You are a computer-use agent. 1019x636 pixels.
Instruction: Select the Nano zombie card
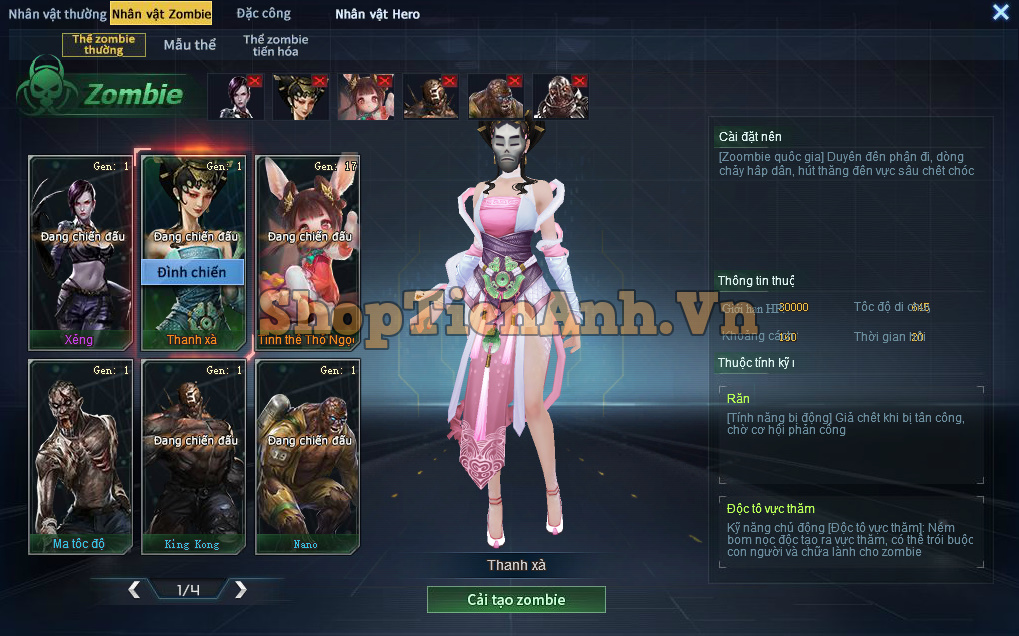tap(307, 455)
